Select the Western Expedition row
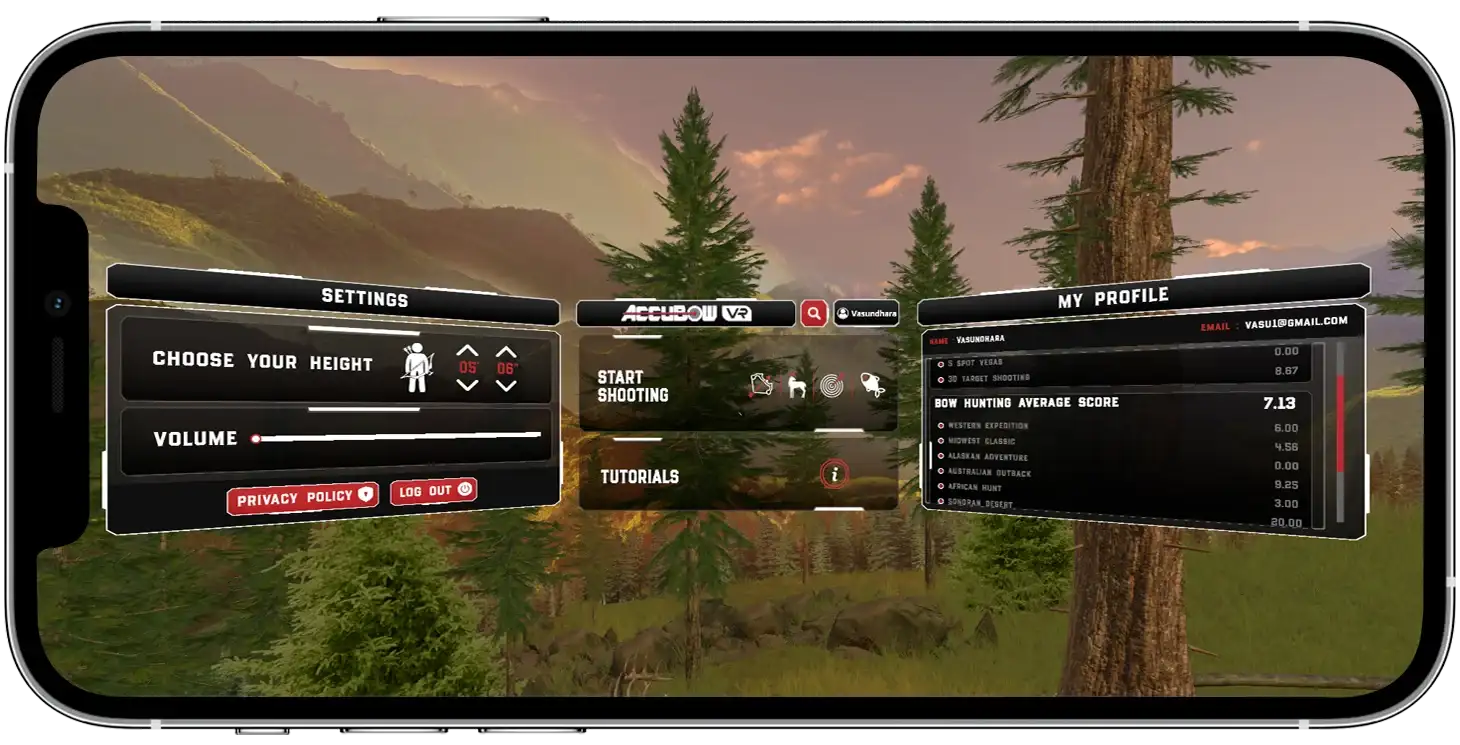The width and height of the screenshot is (1460, 745). (x=988, y=426)
